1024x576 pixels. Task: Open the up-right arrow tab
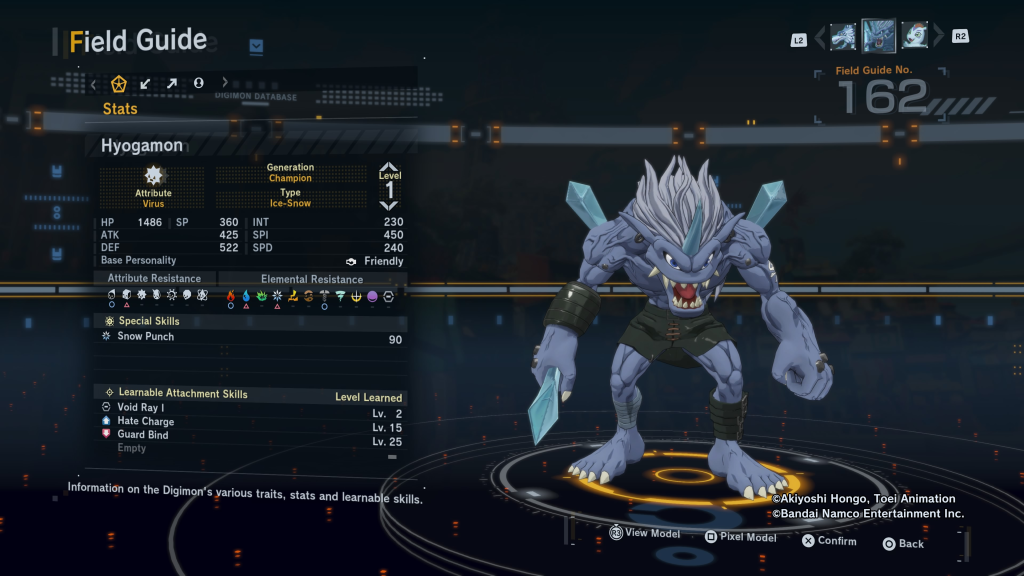pos(172,83)
